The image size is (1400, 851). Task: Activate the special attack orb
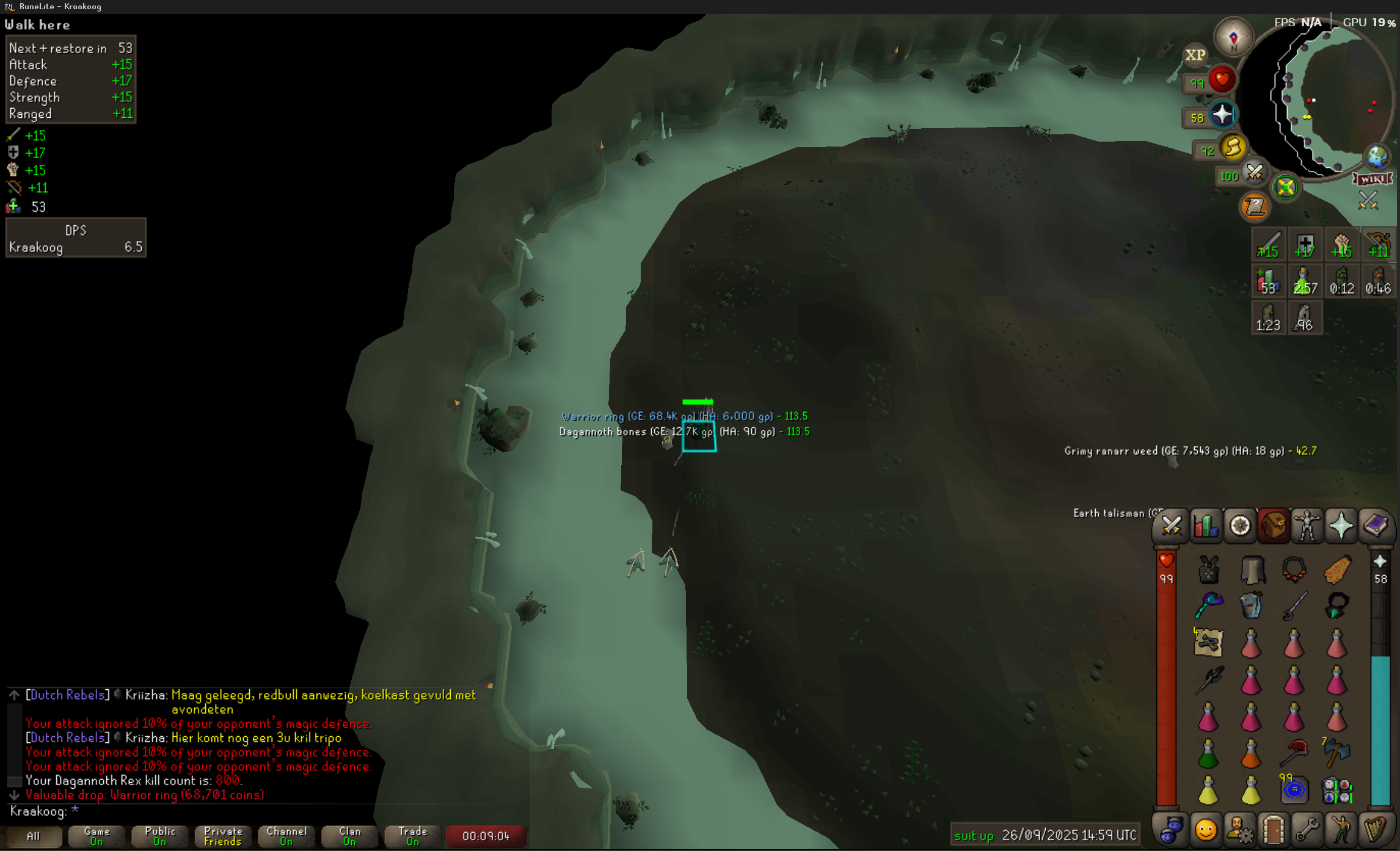(x=1254, y=173)
